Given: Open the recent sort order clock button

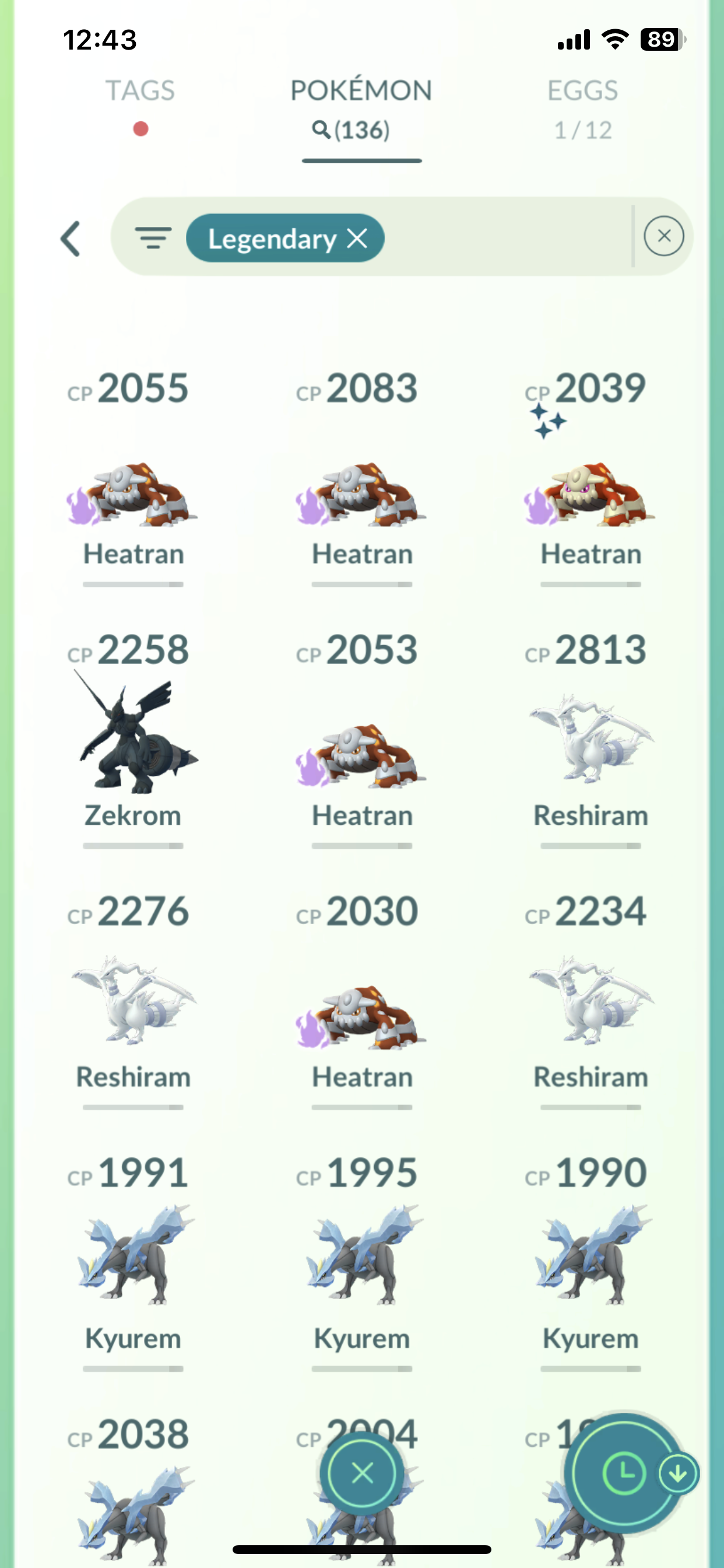Looking at the screenshot, I should pos(623,1473).
